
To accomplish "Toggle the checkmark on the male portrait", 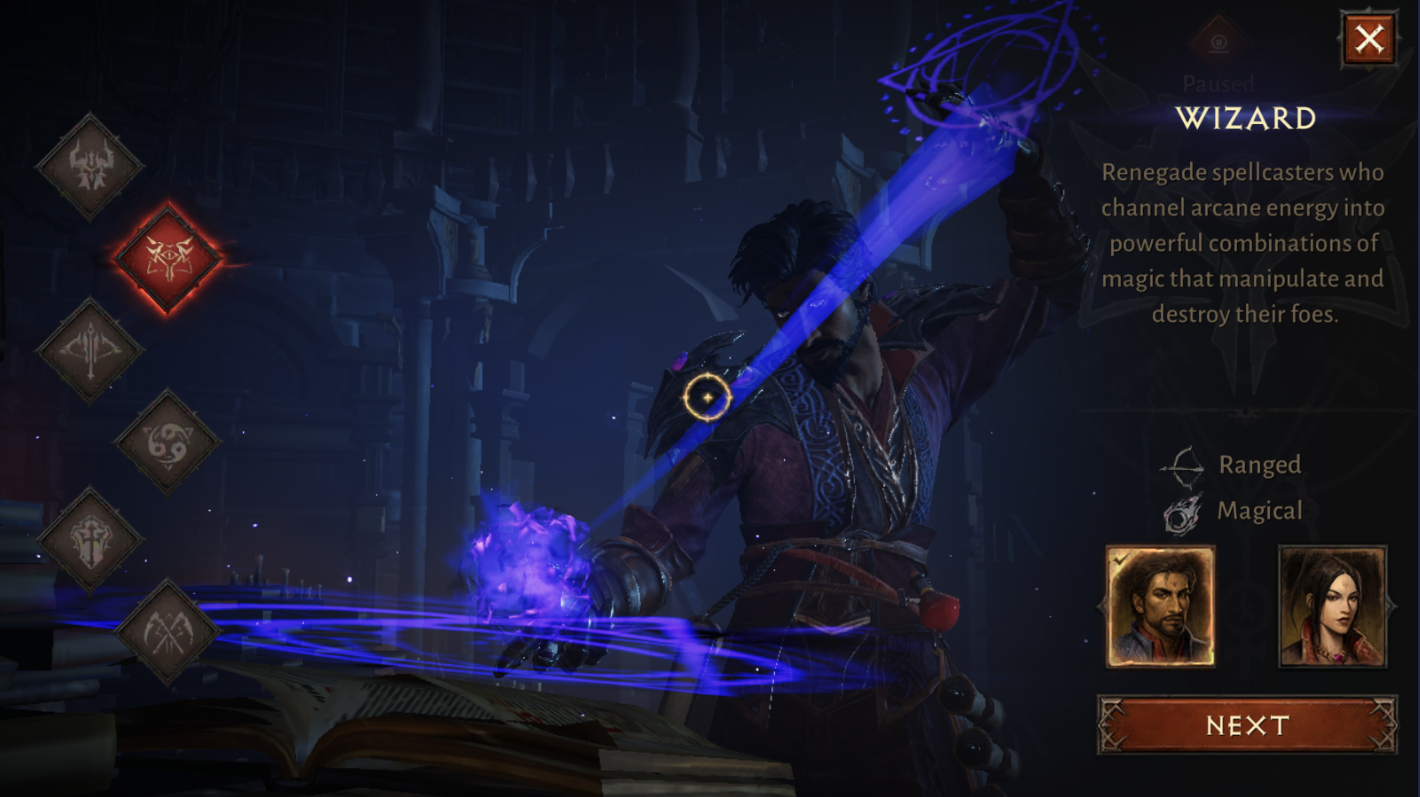I will coord(1121,561).
